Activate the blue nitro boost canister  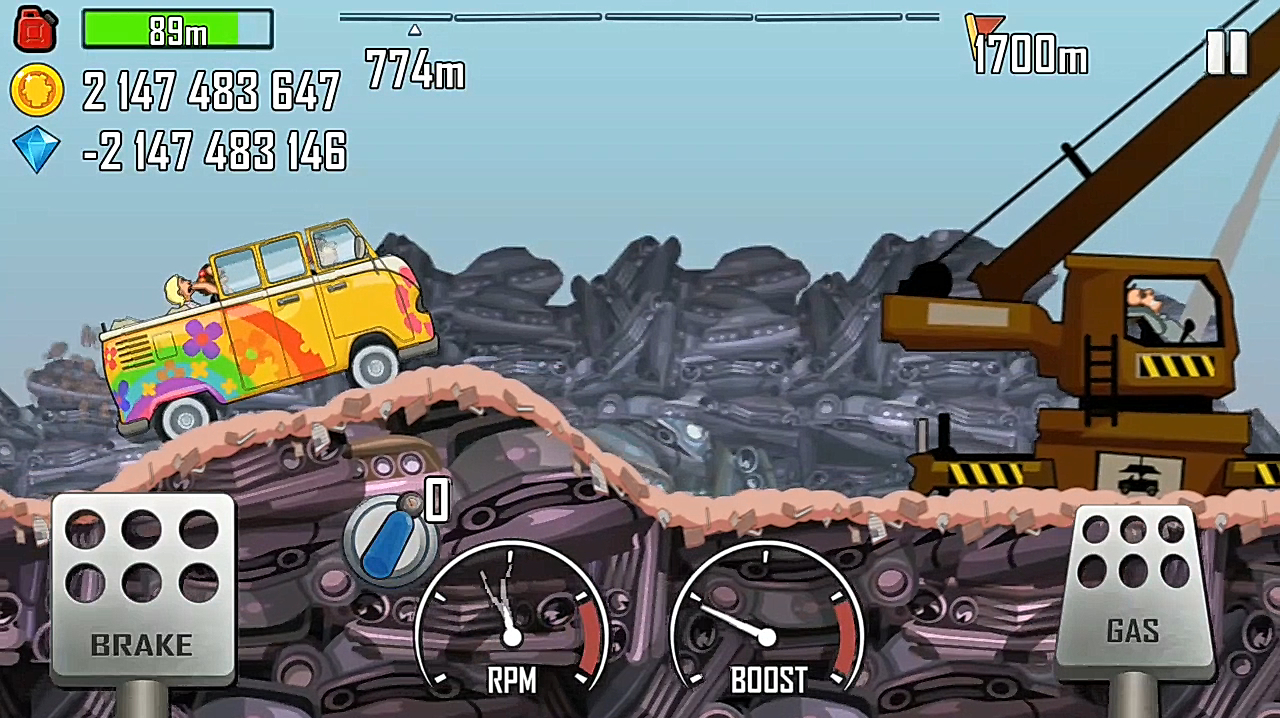coord(390,540)
